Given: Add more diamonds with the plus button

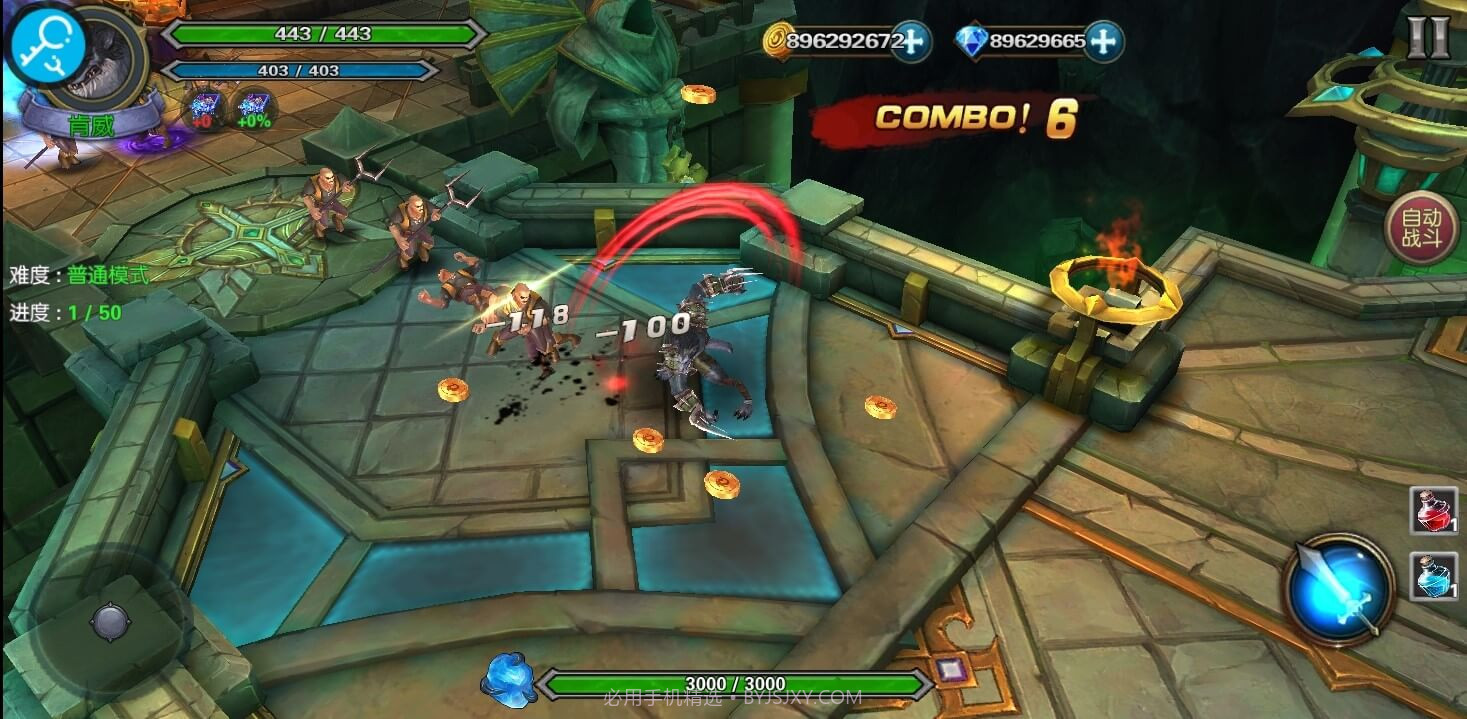Looking at the screenshot, I should 1102,41.
